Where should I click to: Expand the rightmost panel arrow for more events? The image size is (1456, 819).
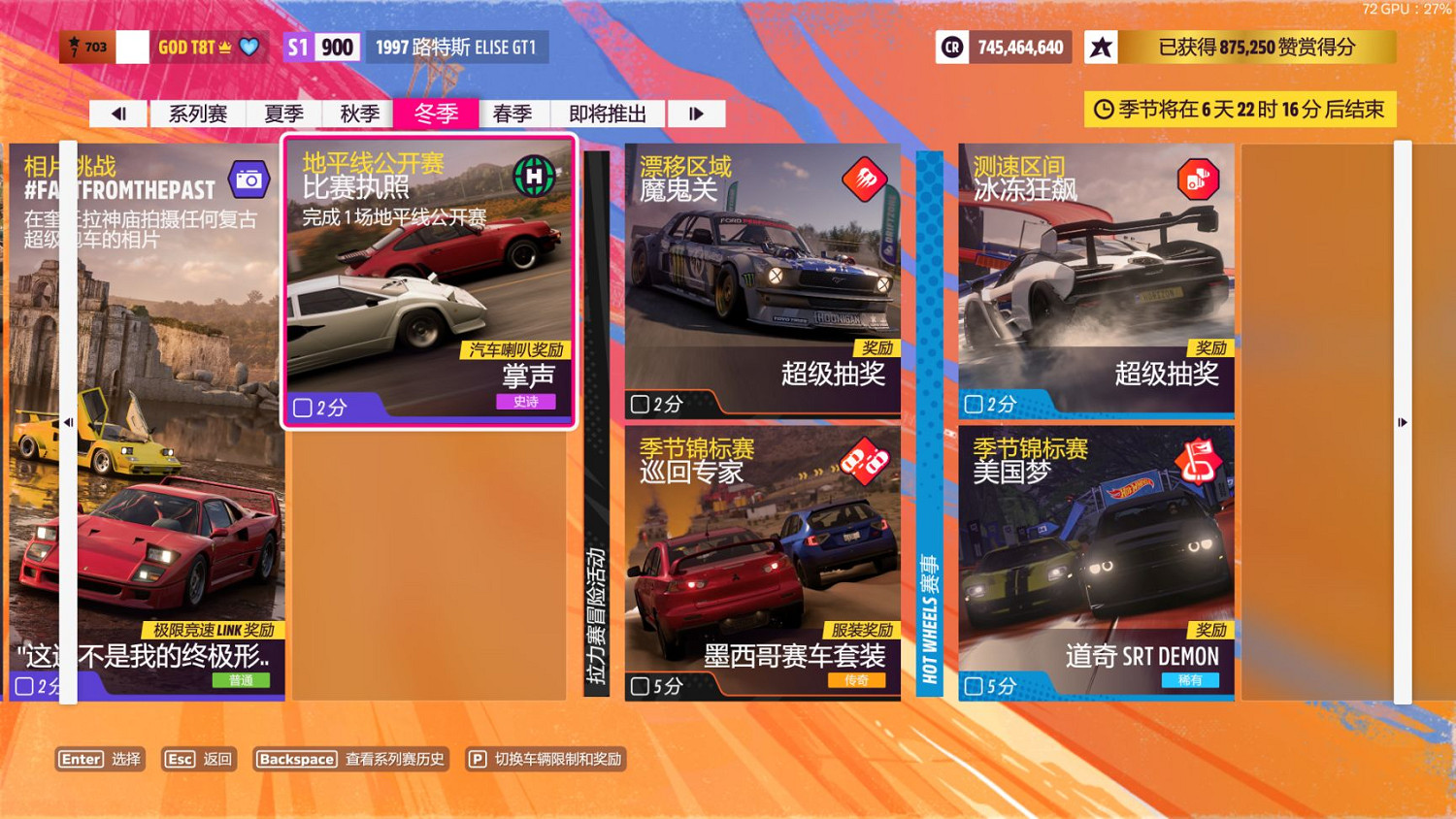[1402, 422]
